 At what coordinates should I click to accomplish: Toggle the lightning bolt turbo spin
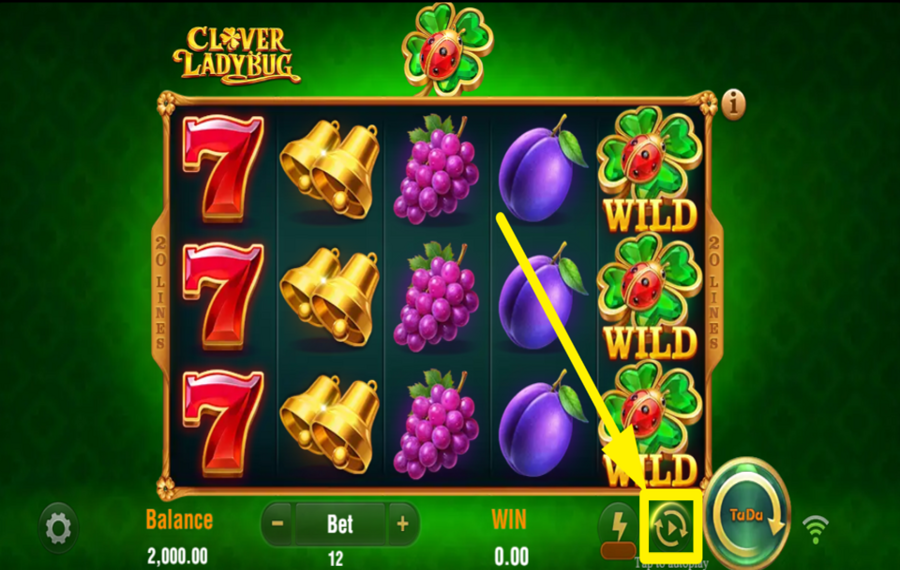[x=616, y=524]
